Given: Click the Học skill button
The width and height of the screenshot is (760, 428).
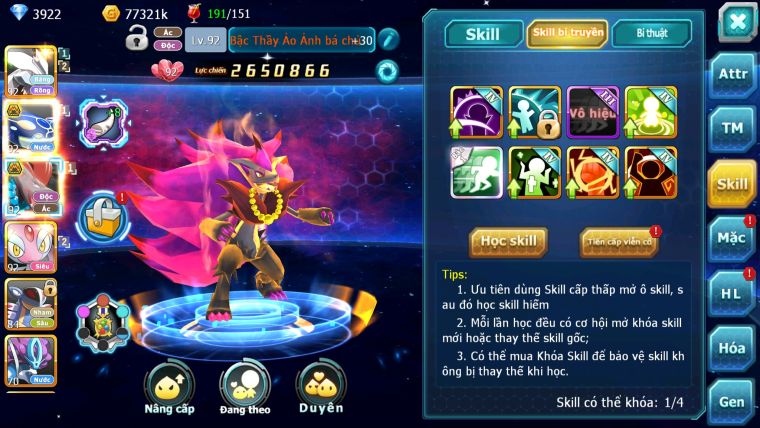Looking at the screenshot, I should [x=509, y=242].
